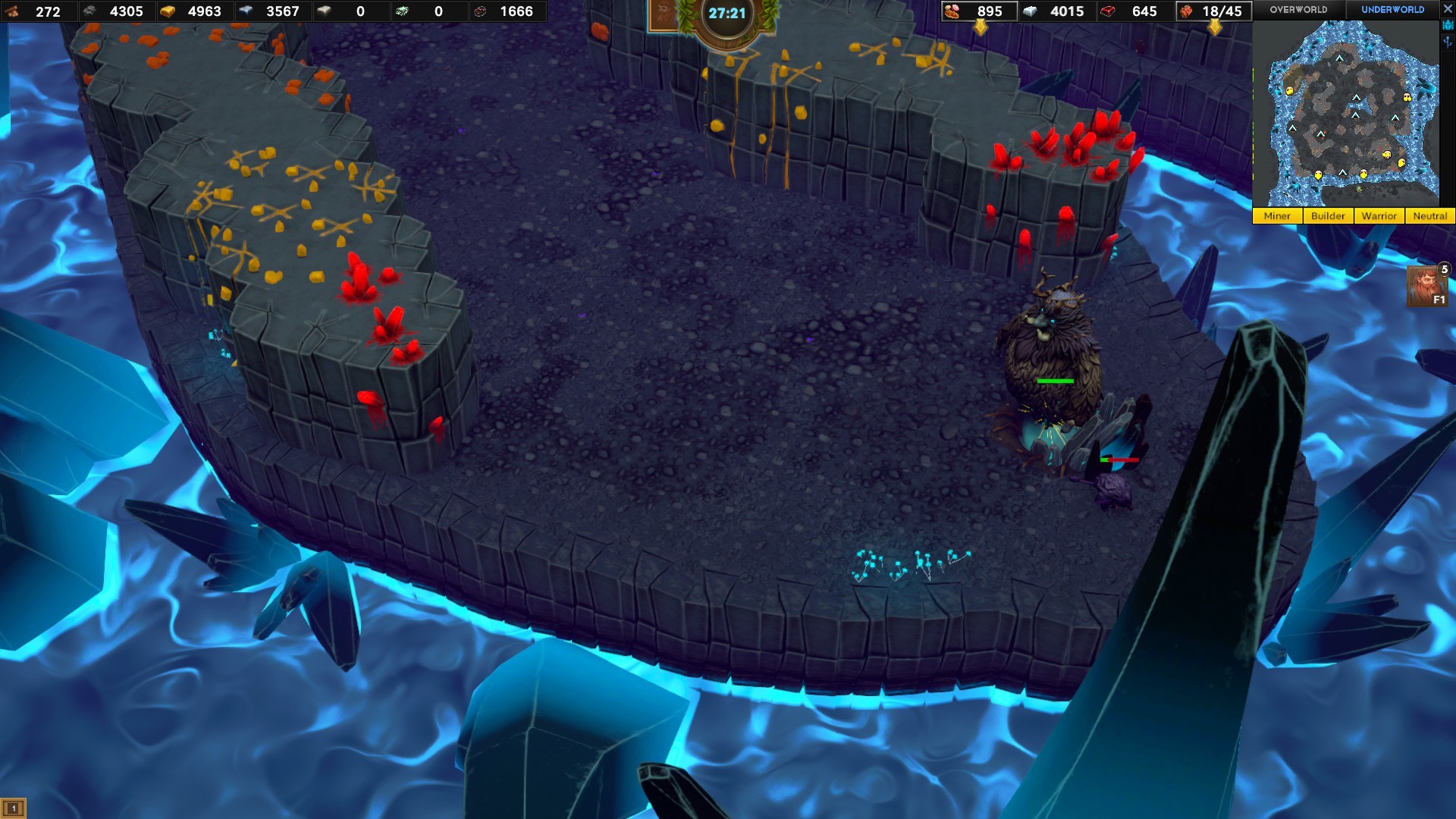Select the wood resource icon
Viewport: 1456px width, 819px height.
[11, 12]
